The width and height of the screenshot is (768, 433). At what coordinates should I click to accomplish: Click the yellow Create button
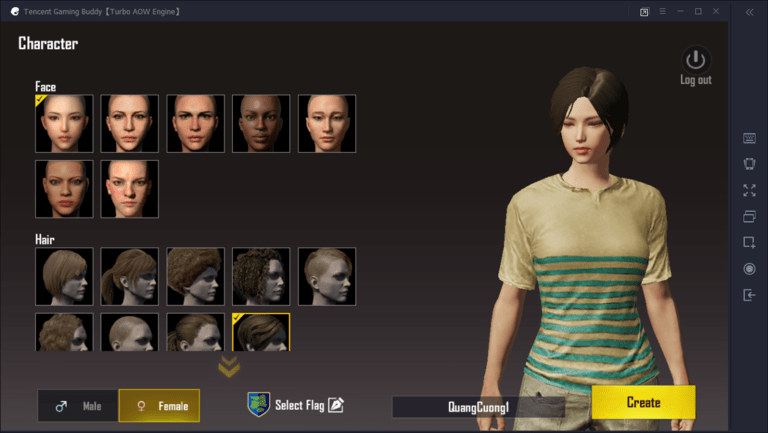[x=643, y=402]
